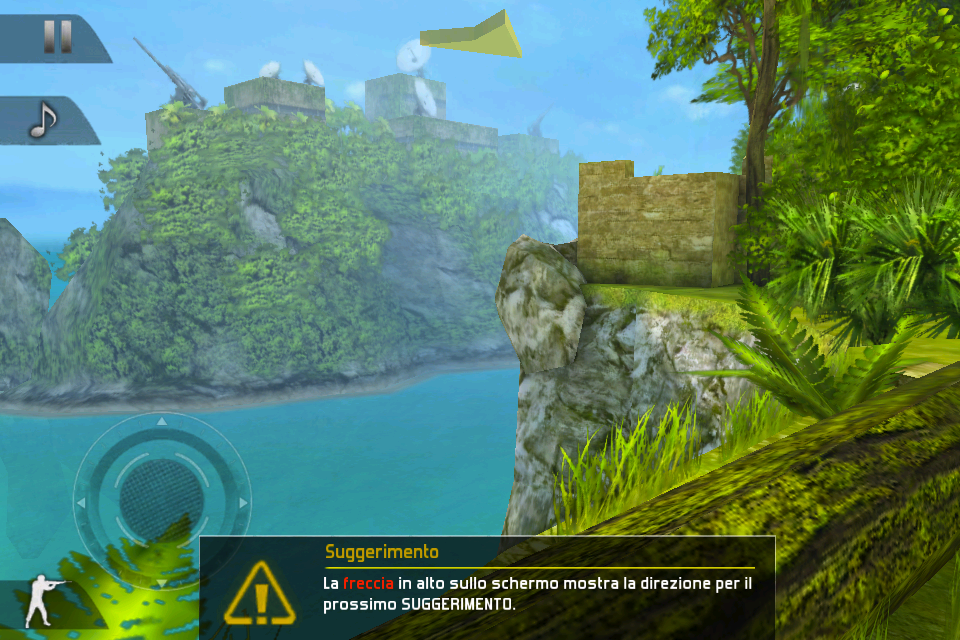Viewport: 960px width, 640px height.
Task: Tap the Suggerimento hint panel
Action: (488, 588)
